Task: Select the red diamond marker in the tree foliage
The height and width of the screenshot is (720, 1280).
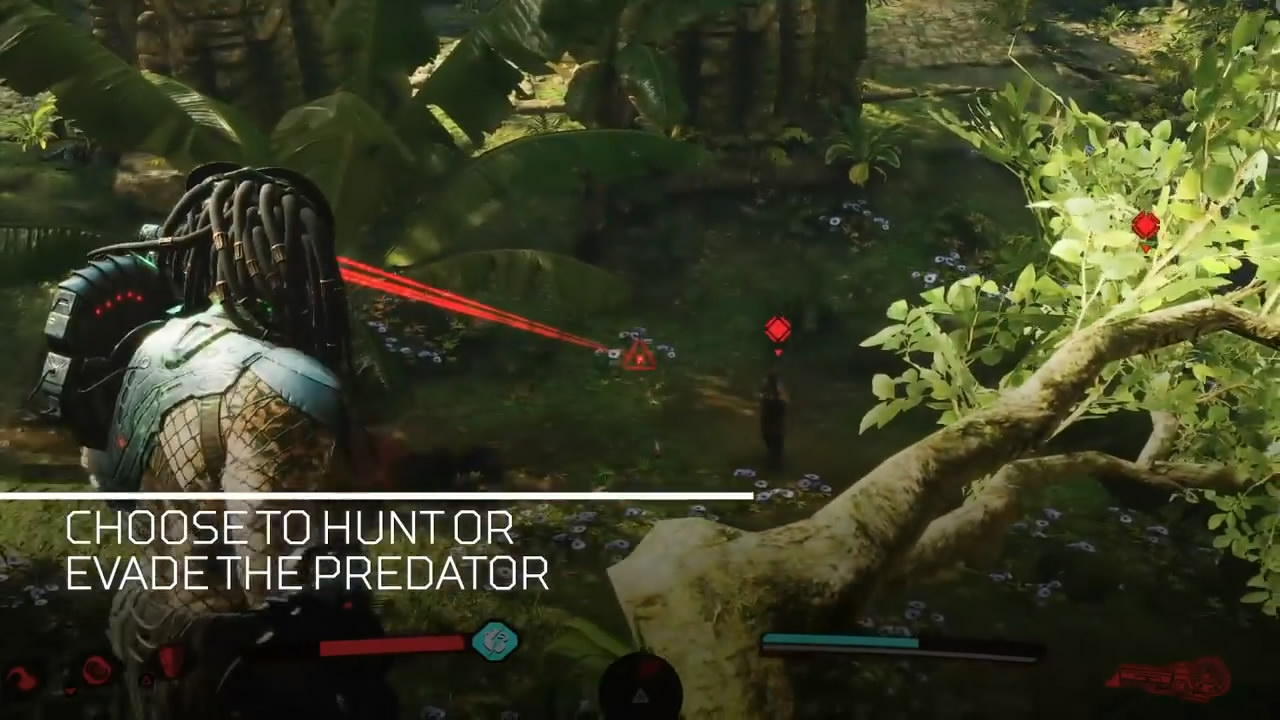Action: pos(1146,225)
